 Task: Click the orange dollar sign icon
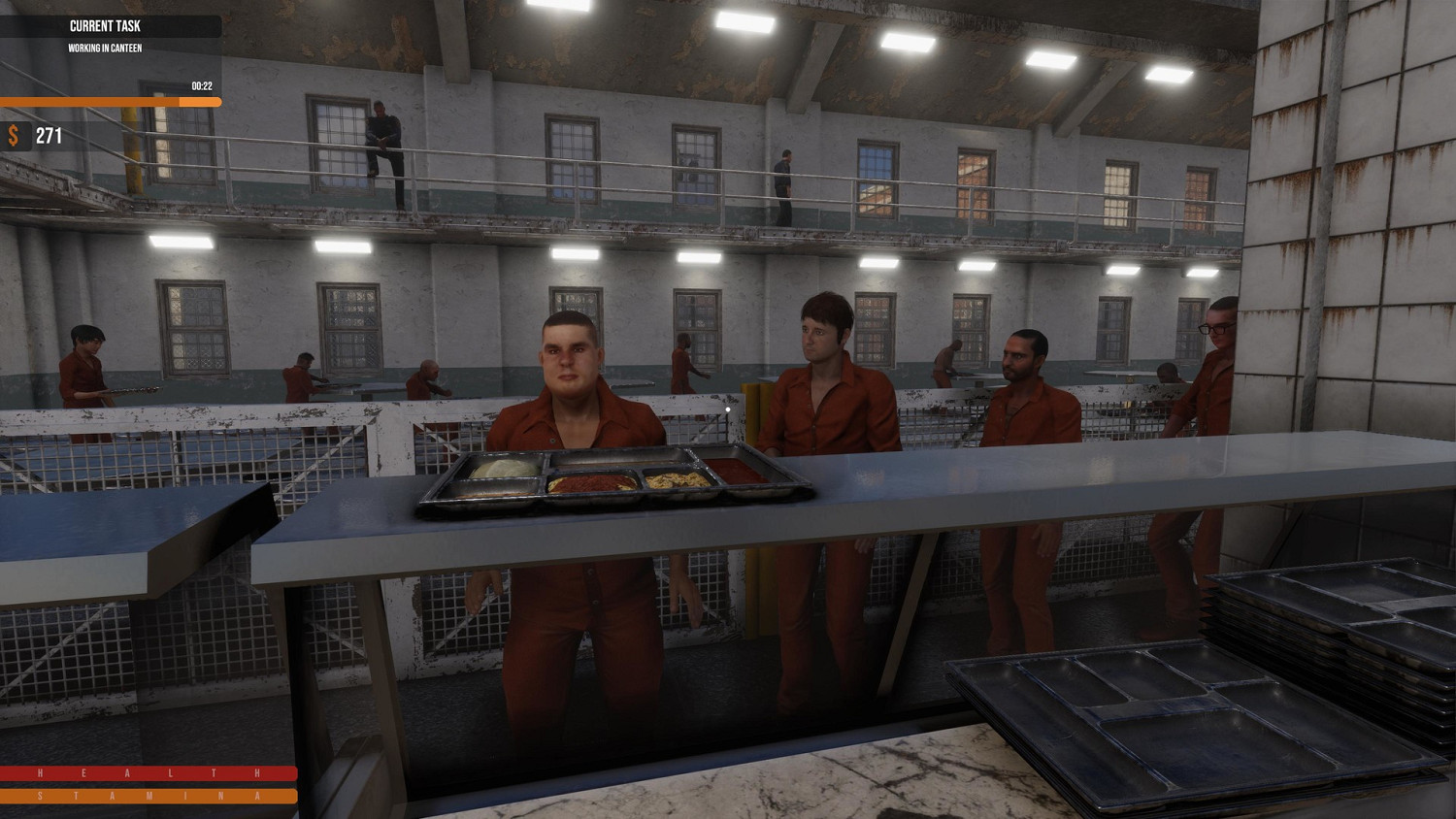click(x=15, y=136)
